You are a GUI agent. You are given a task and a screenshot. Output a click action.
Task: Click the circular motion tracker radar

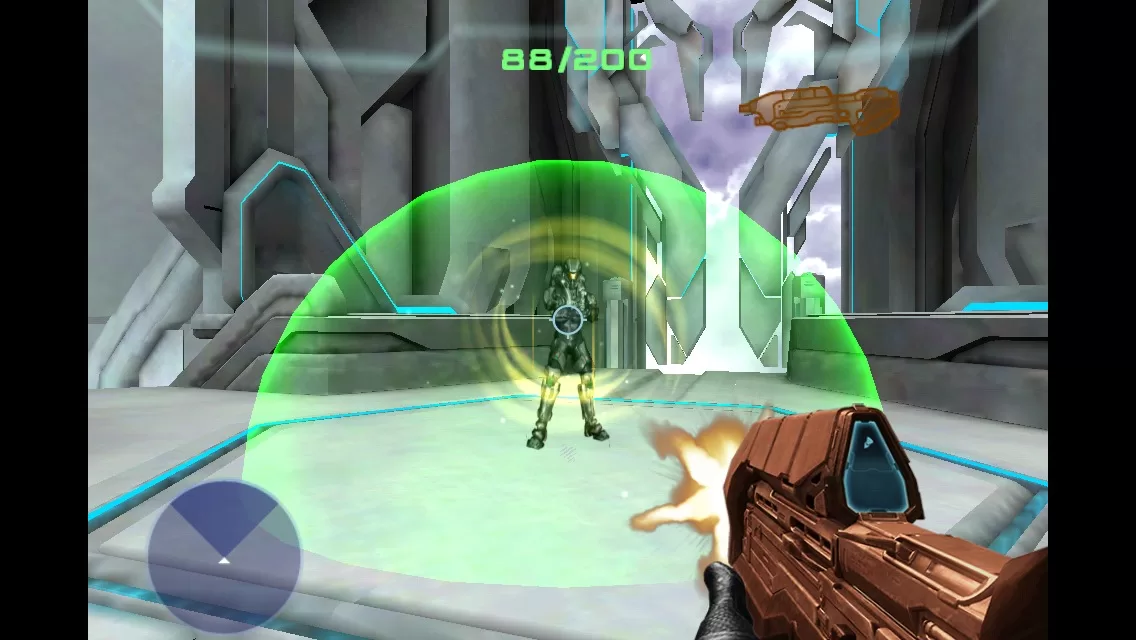pyautogui.click(x=224, y=555)
